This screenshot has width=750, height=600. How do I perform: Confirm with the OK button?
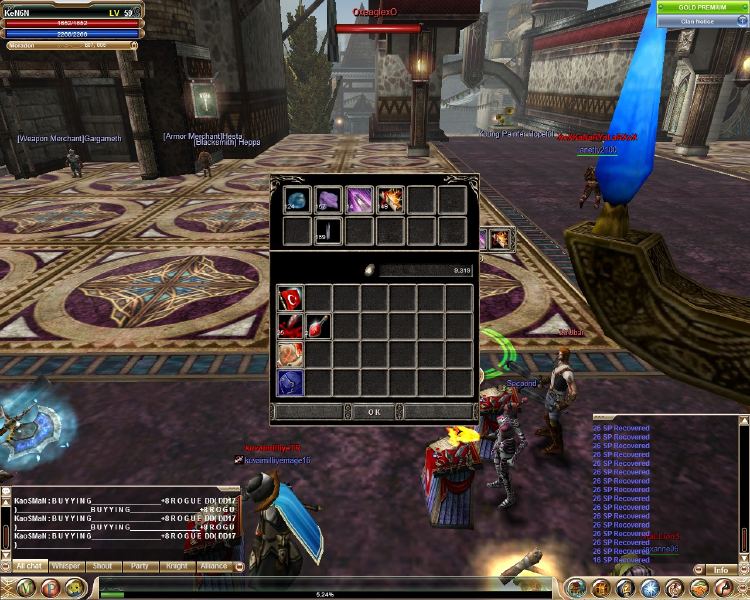point(374,411)
